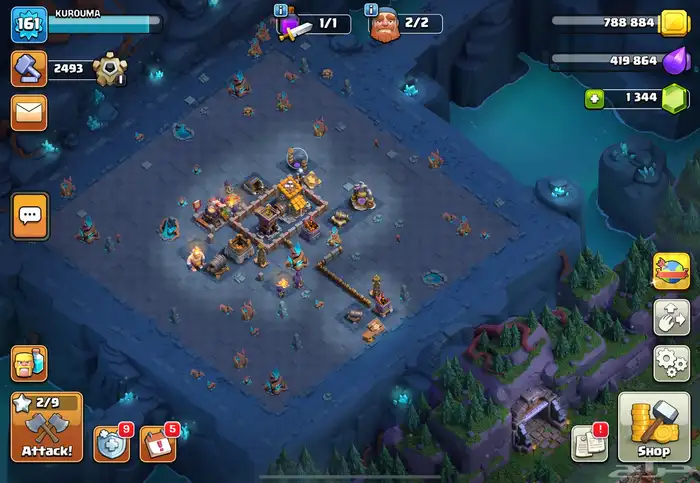Open the Shop
Viewport: 700px width, 483px height.
click(x=653, y=427)
